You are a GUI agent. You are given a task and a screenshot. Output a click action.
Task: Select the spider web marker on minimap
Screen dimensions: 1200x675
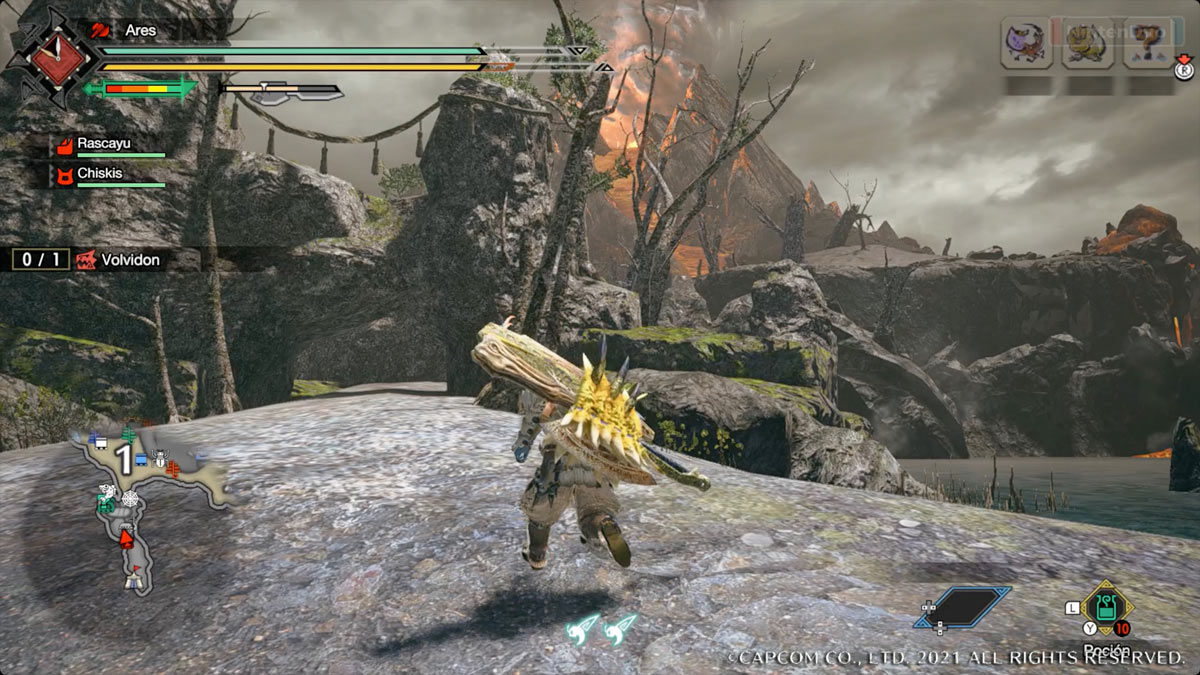[129, 498]
